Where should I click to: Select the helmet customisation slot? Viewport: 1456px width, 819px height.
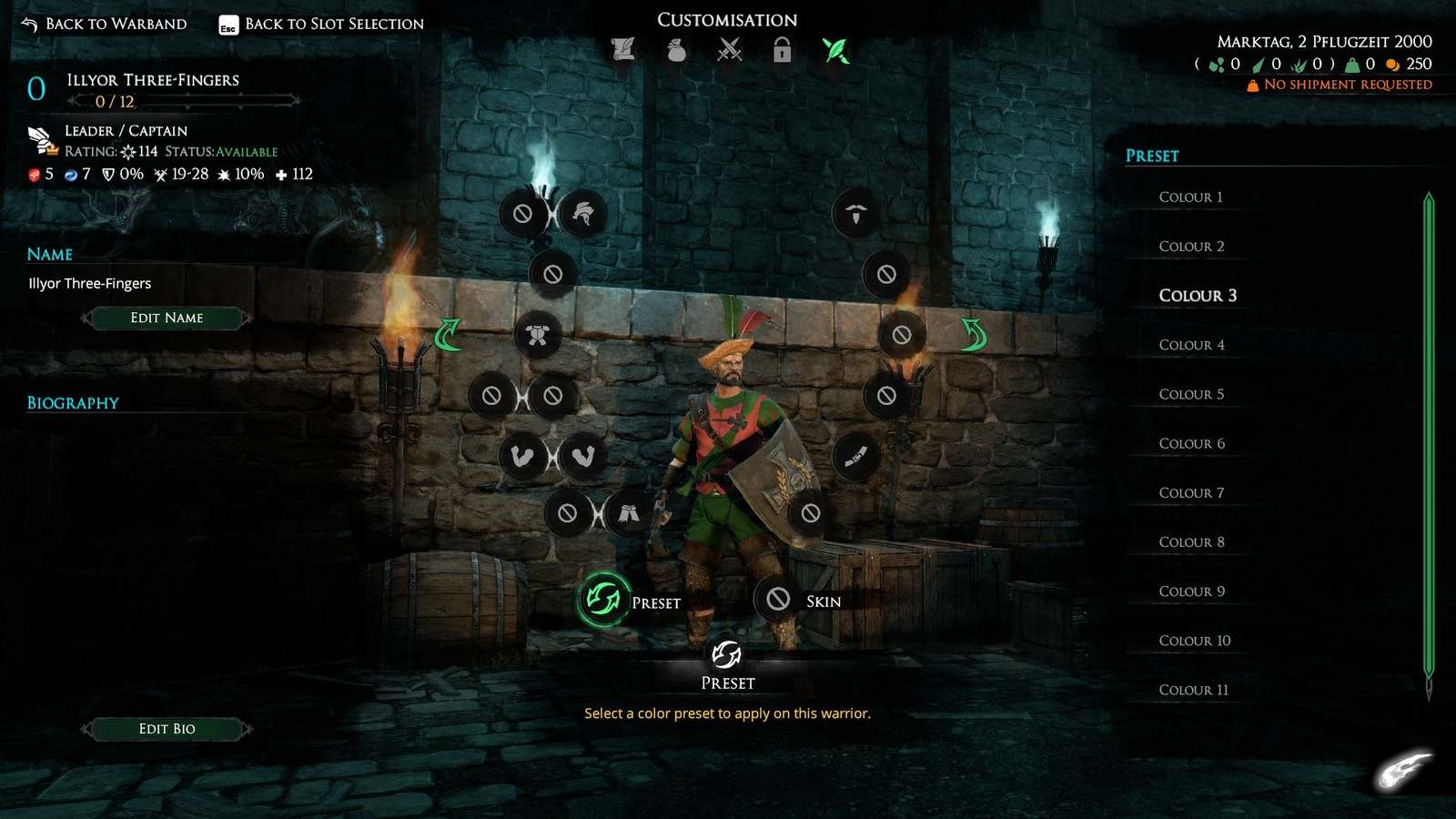(582, 214)
